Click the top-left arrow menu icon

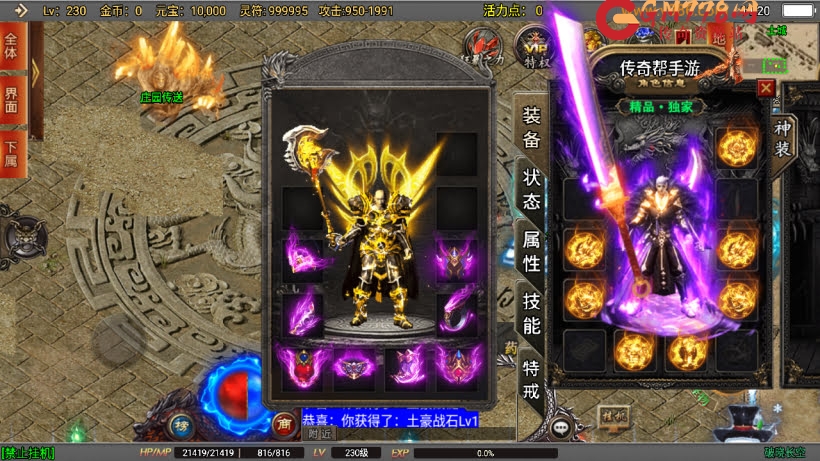(x=20, y=10)
